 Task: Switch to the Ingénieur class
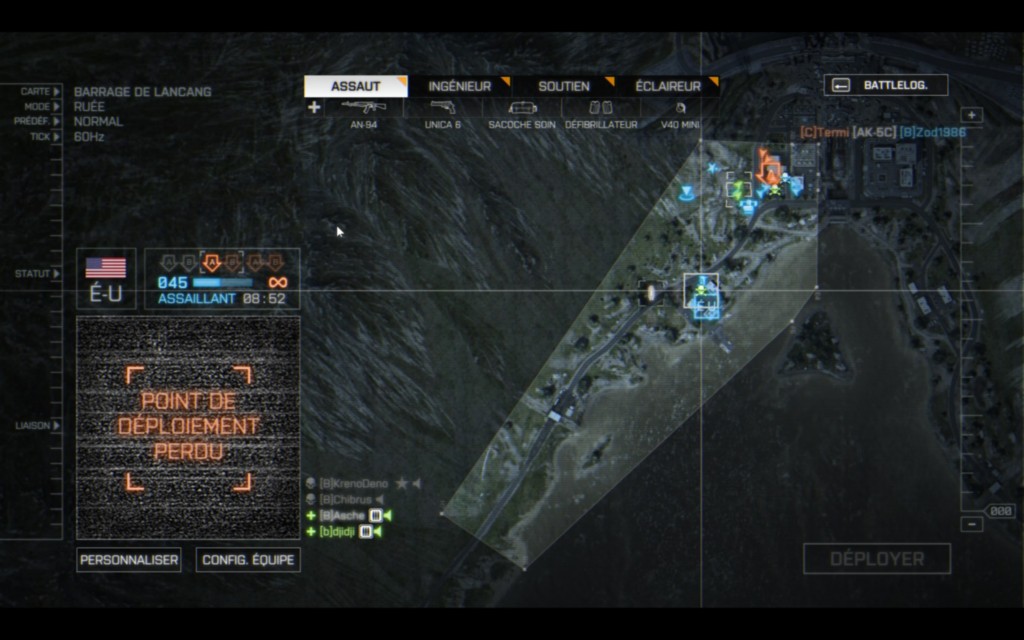[459, 87]
